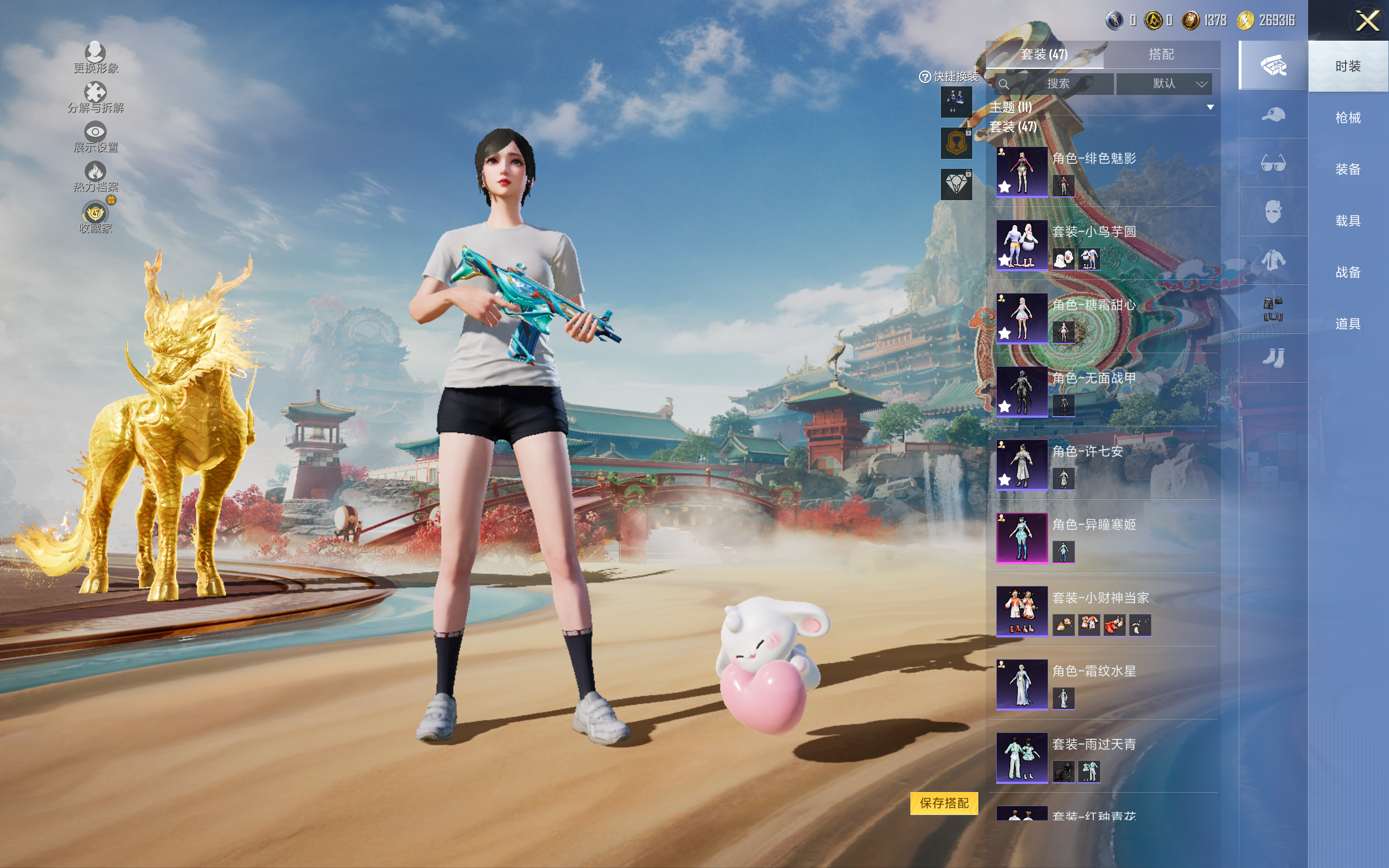The width and height of the screenshot is (1389, 868).
Task: Go to the 载具 vehicles category
Action: [x=1348, y=221]
